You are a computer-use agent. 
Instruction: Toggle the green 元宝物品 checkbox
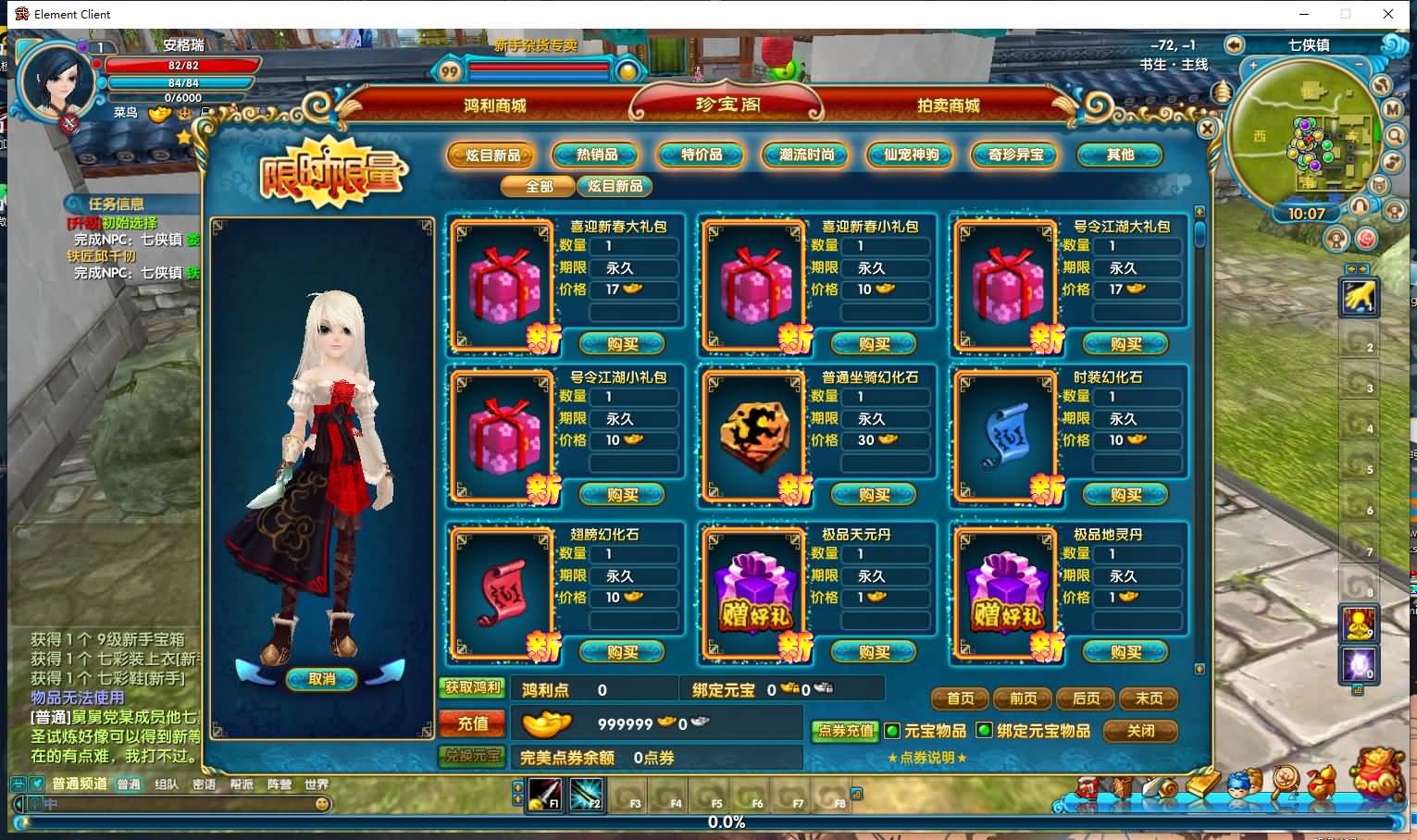point(891,731)
